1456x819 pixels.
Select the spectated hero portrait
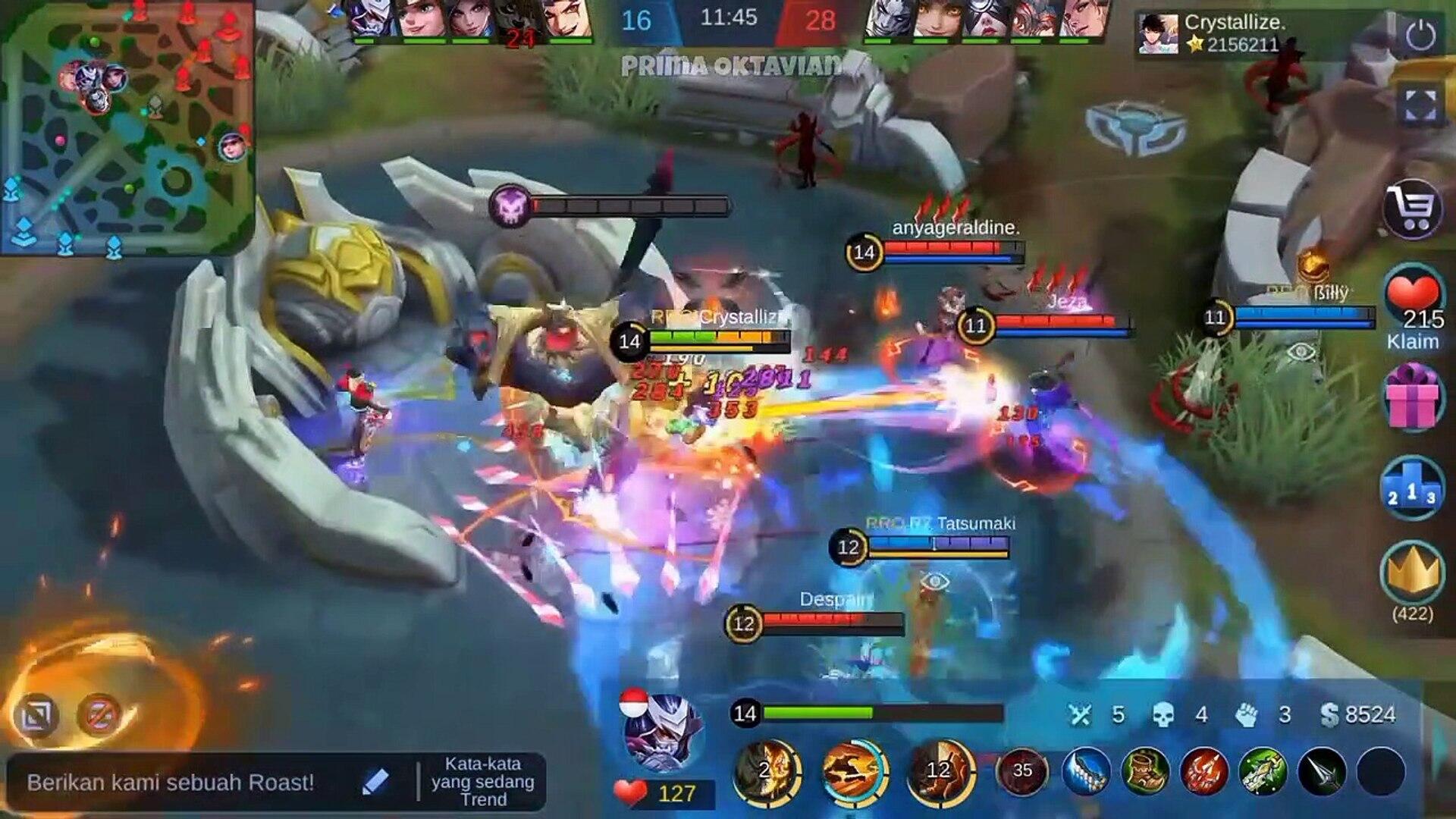coord(664,732)
